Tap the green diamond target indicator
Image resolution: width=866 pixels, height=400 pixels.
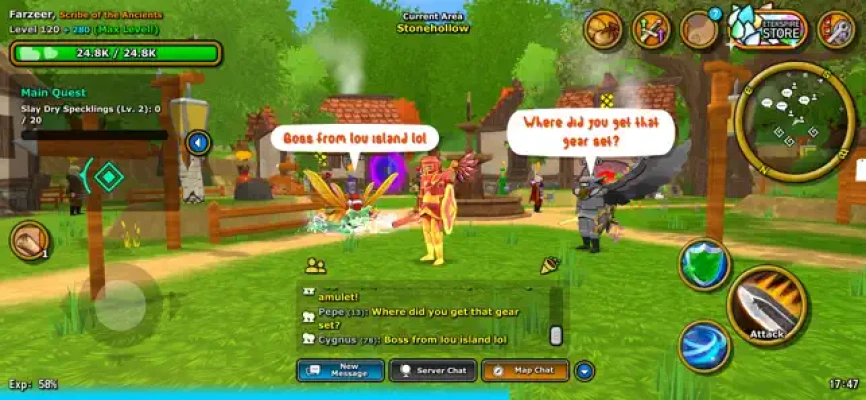point(108,177)
